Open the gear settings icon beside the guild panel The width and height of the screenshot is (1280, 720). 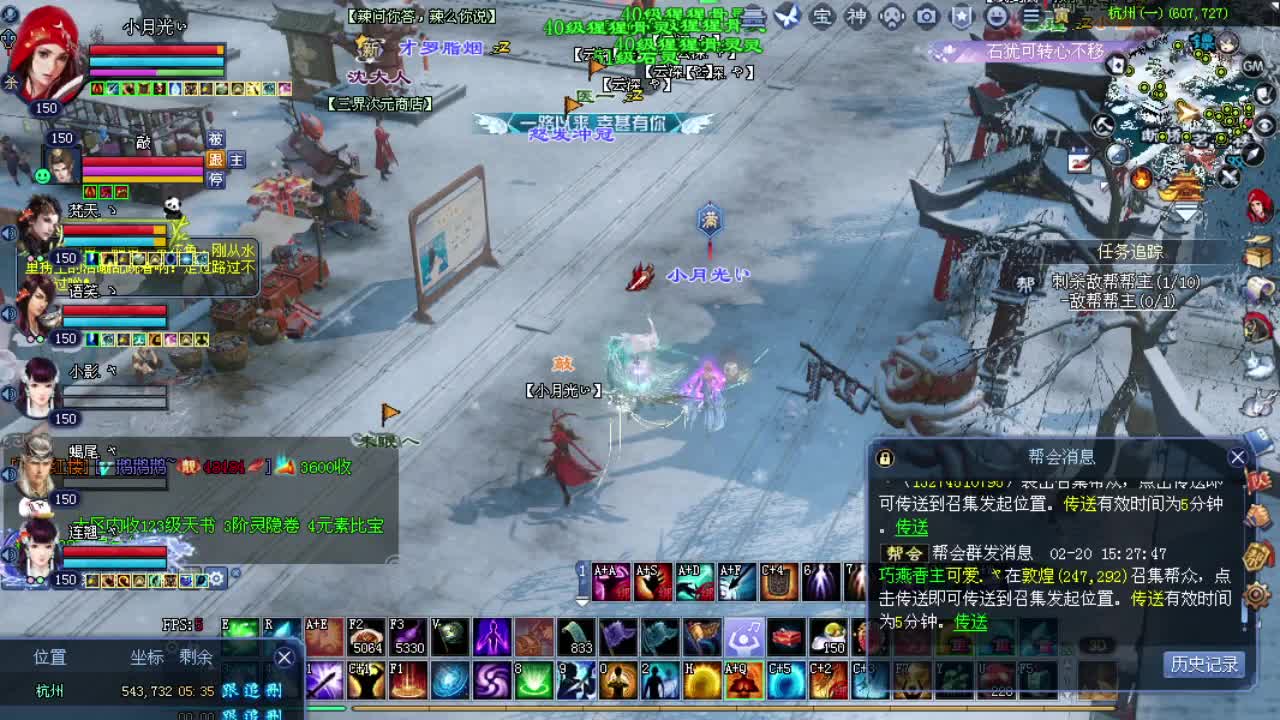(x=1258, y=596)
